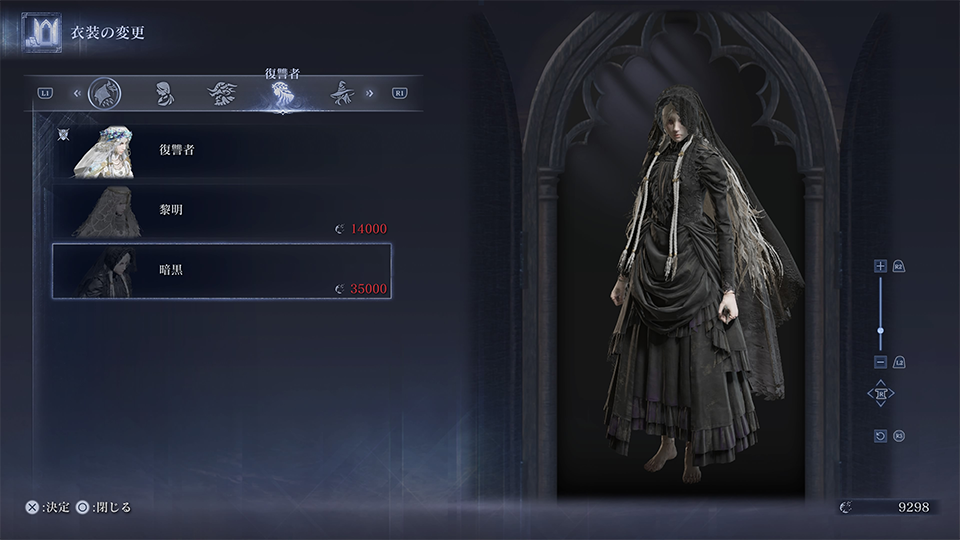Open the witch hat character tab

343,93
